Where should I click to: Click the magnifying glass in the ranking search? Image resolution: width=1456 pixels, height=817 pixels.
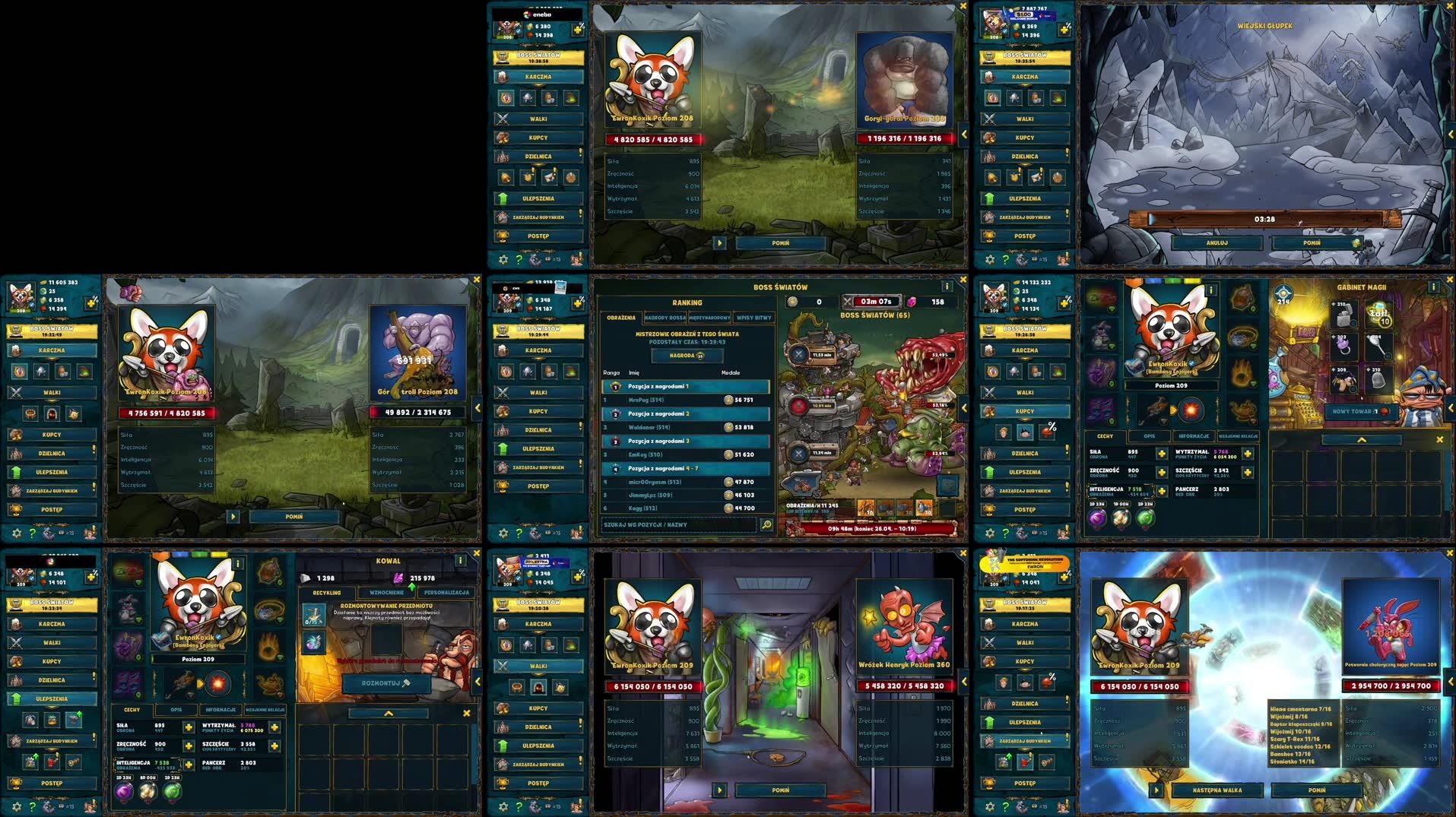pyautogui.click(x=766, y=524)
